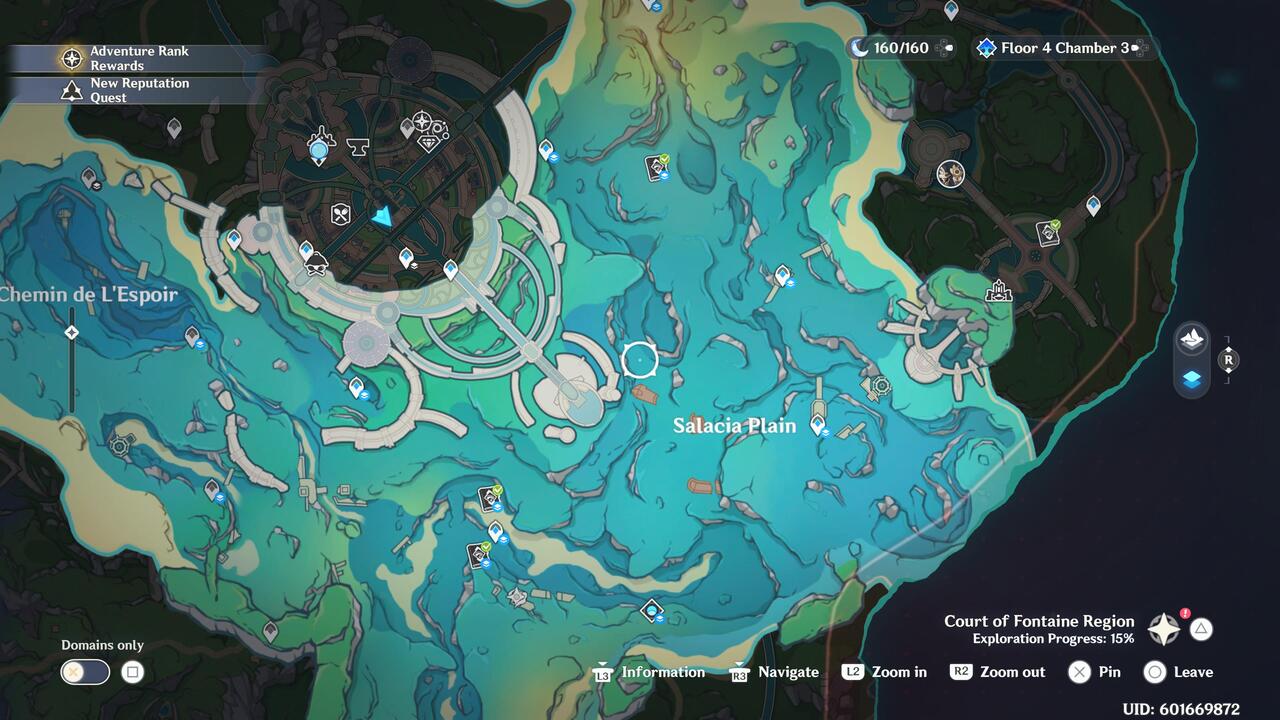Click the up arrow above the R selector

pyautogui.click(x=1229, y=348)
